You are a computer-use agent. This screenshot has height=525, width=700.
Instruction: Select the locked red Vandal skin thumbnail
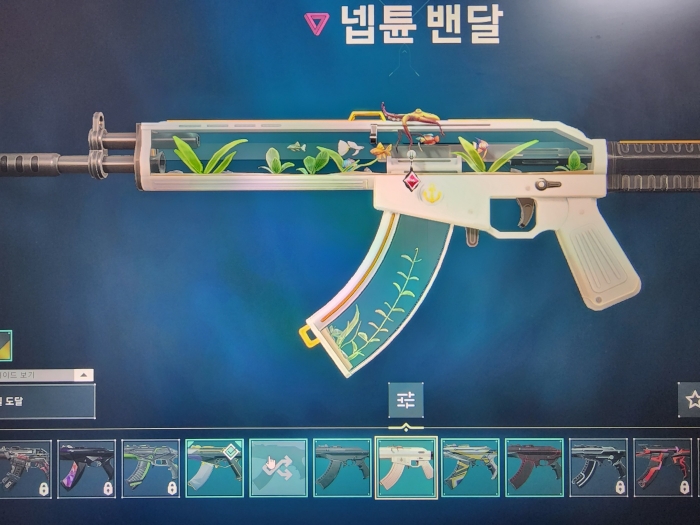(x=662, y=467)
